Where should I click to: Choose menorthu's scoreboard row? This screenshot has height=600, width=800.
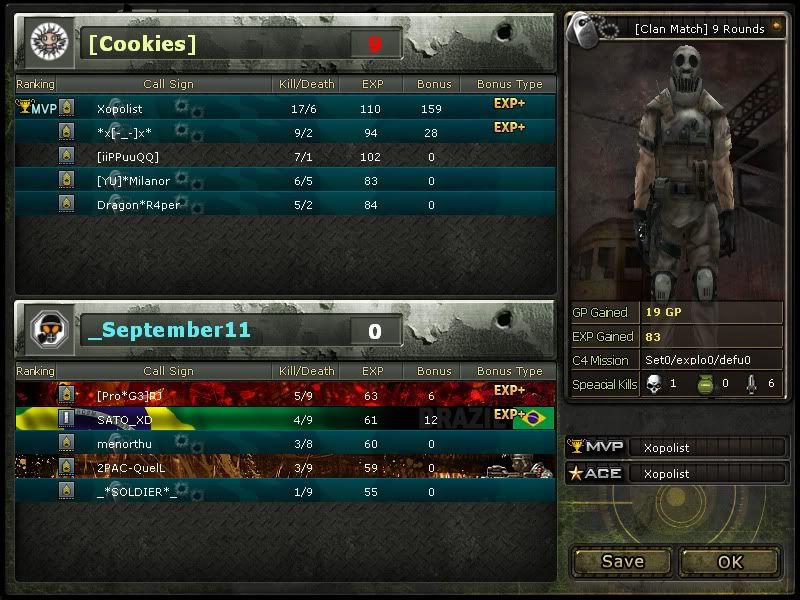pos(286,444)
